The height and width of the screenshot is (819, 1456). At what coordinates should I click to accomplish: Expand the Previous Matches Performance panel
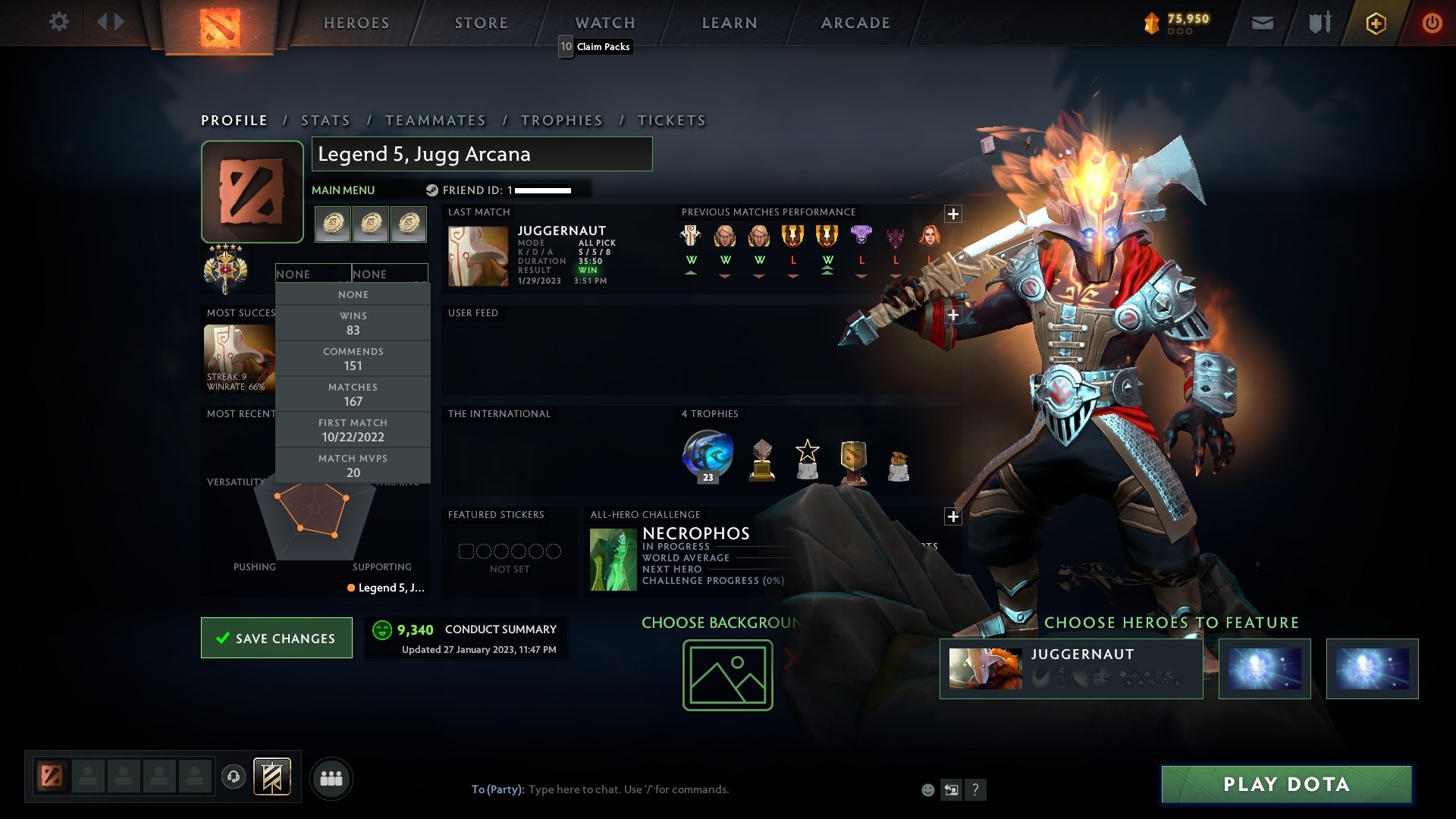(x=953, y=213)
